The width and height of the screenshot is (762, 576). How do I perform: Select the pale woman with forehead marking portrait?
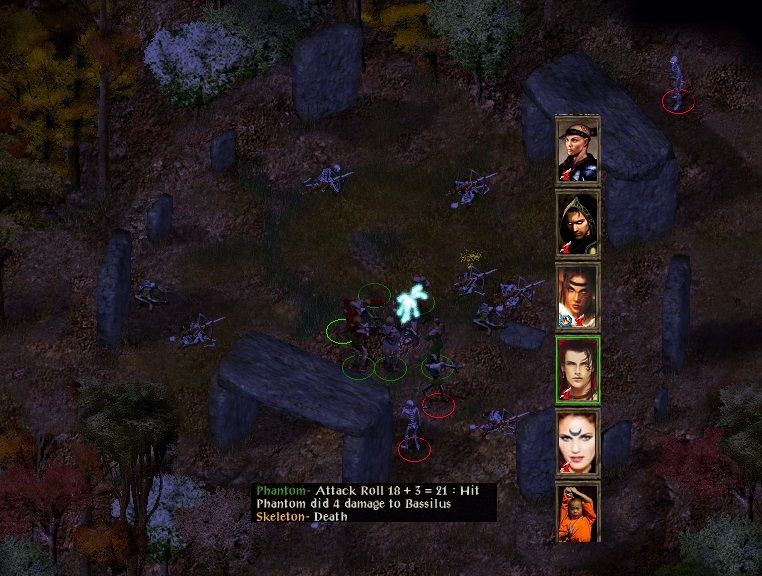click(578, 441)
